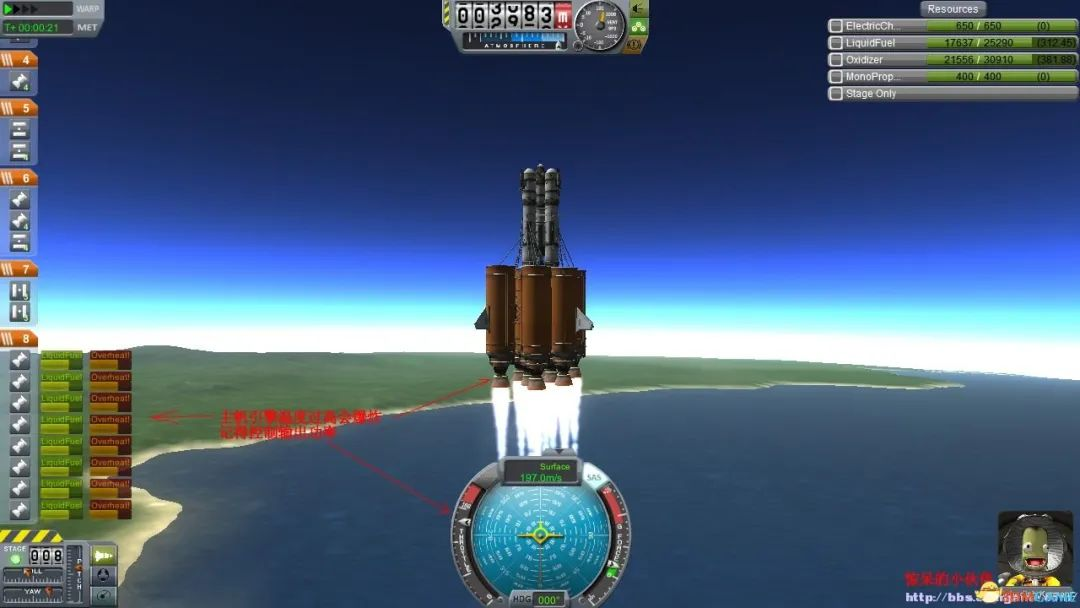
Task: Toggle SAS on the navball
Action: pyautogui.click(x=594, y=479)
